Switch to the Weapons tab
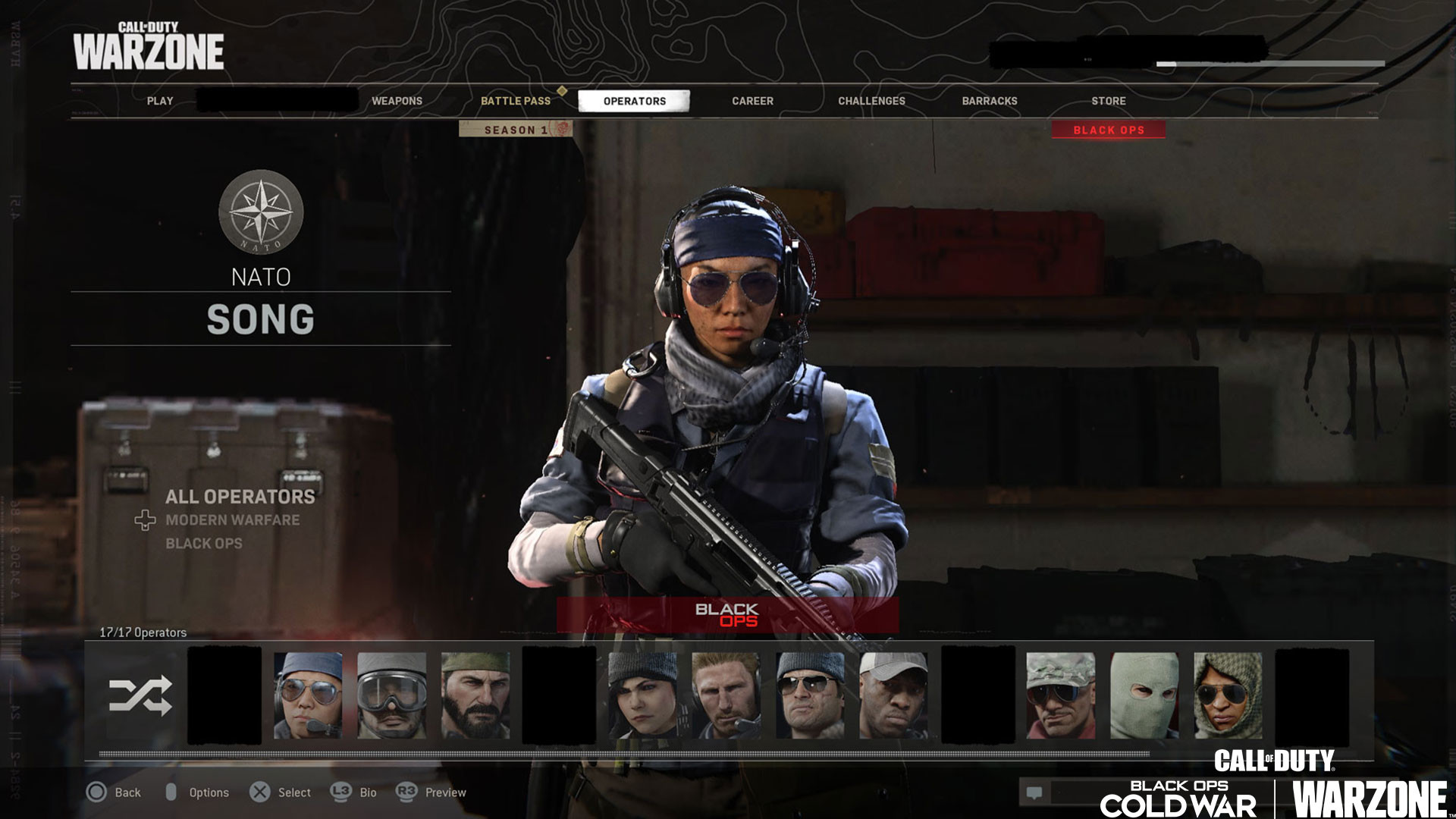Image resolution: width=1456 pixels, height=819 pixels. (397, 101)
